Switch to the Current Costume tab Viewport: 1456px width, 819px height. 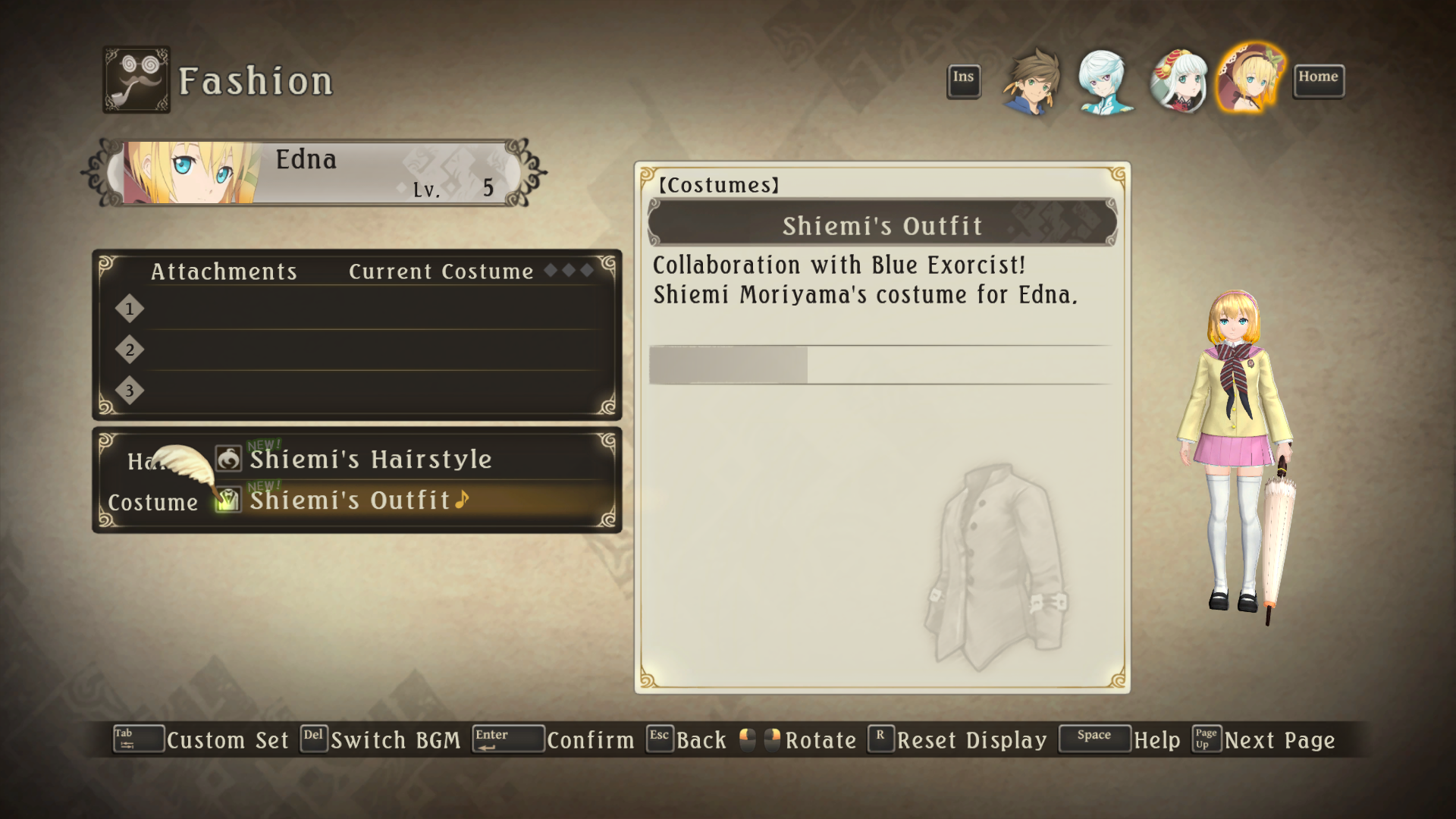click(x=441, y=271)
